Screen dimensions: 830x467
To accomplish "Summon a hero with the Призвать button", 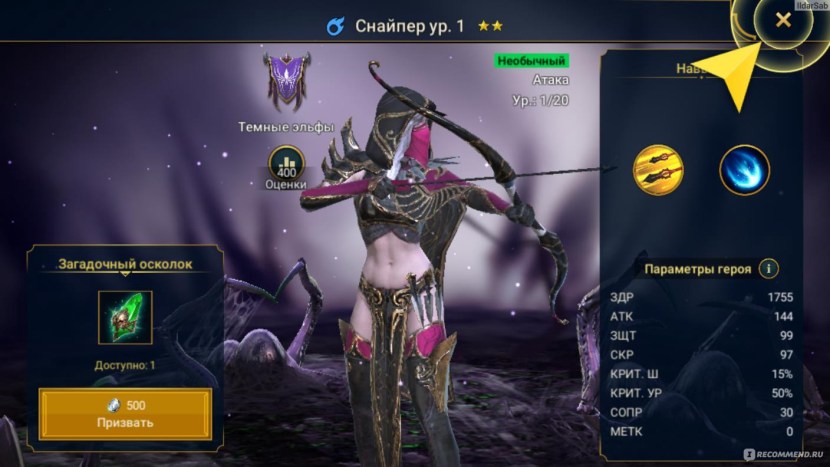I will (126, 413).
